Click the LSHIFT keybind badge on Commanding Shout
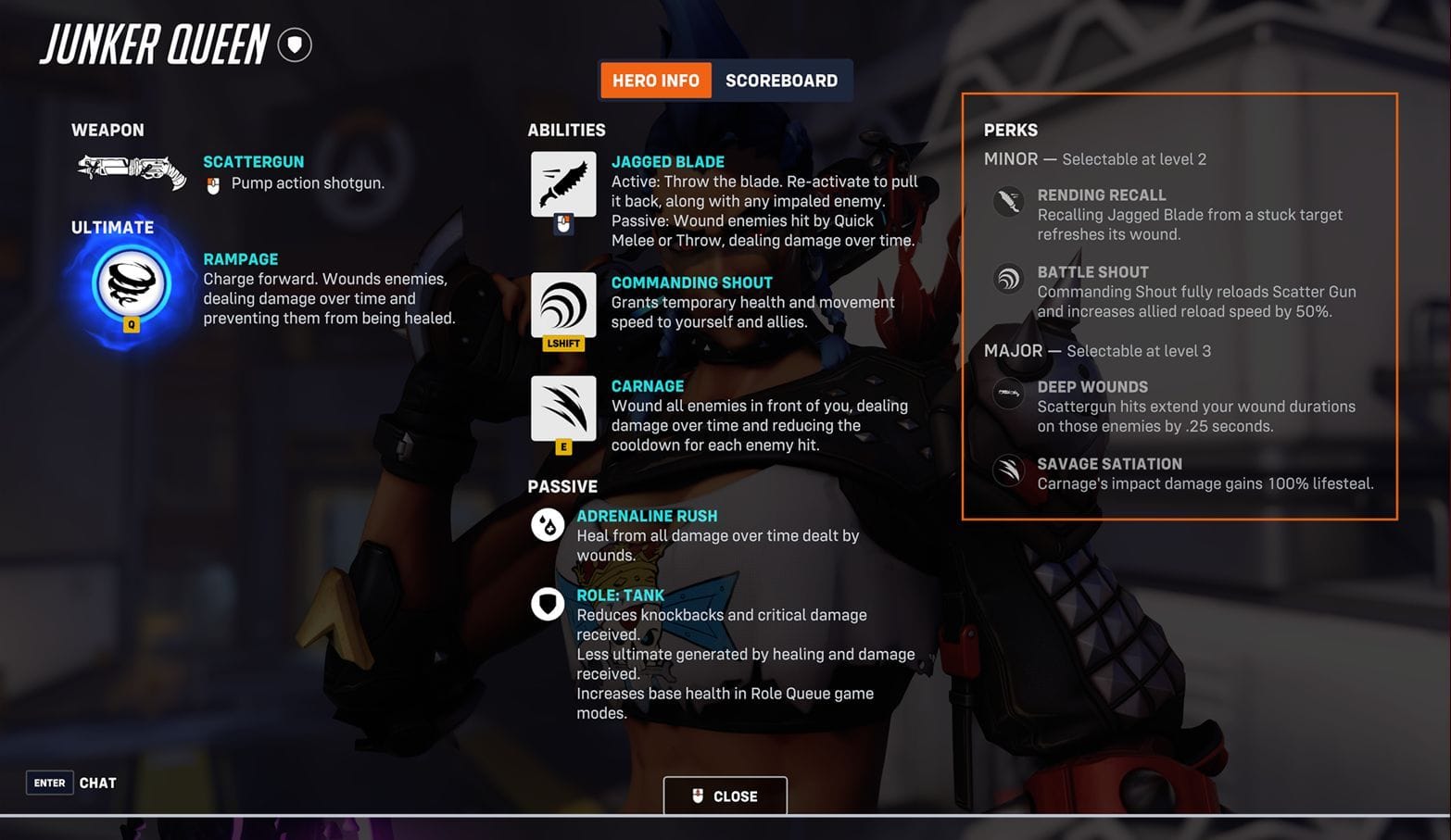The image size is (1451, 840). [563, 343]
